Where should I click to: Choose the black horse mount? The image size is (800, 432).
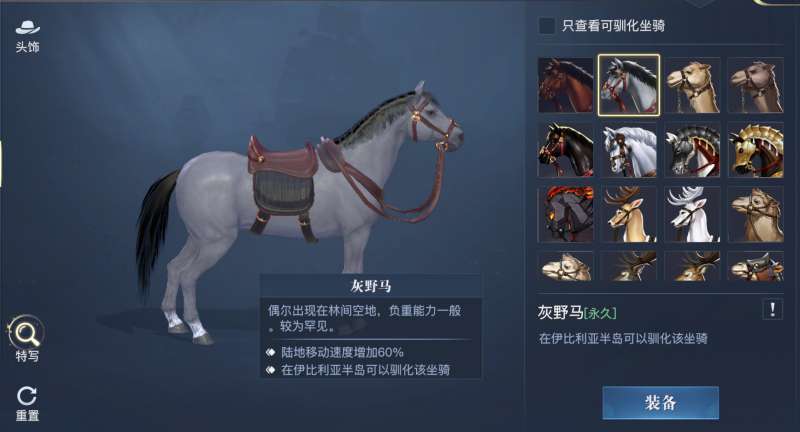click(x=565, y=150)
